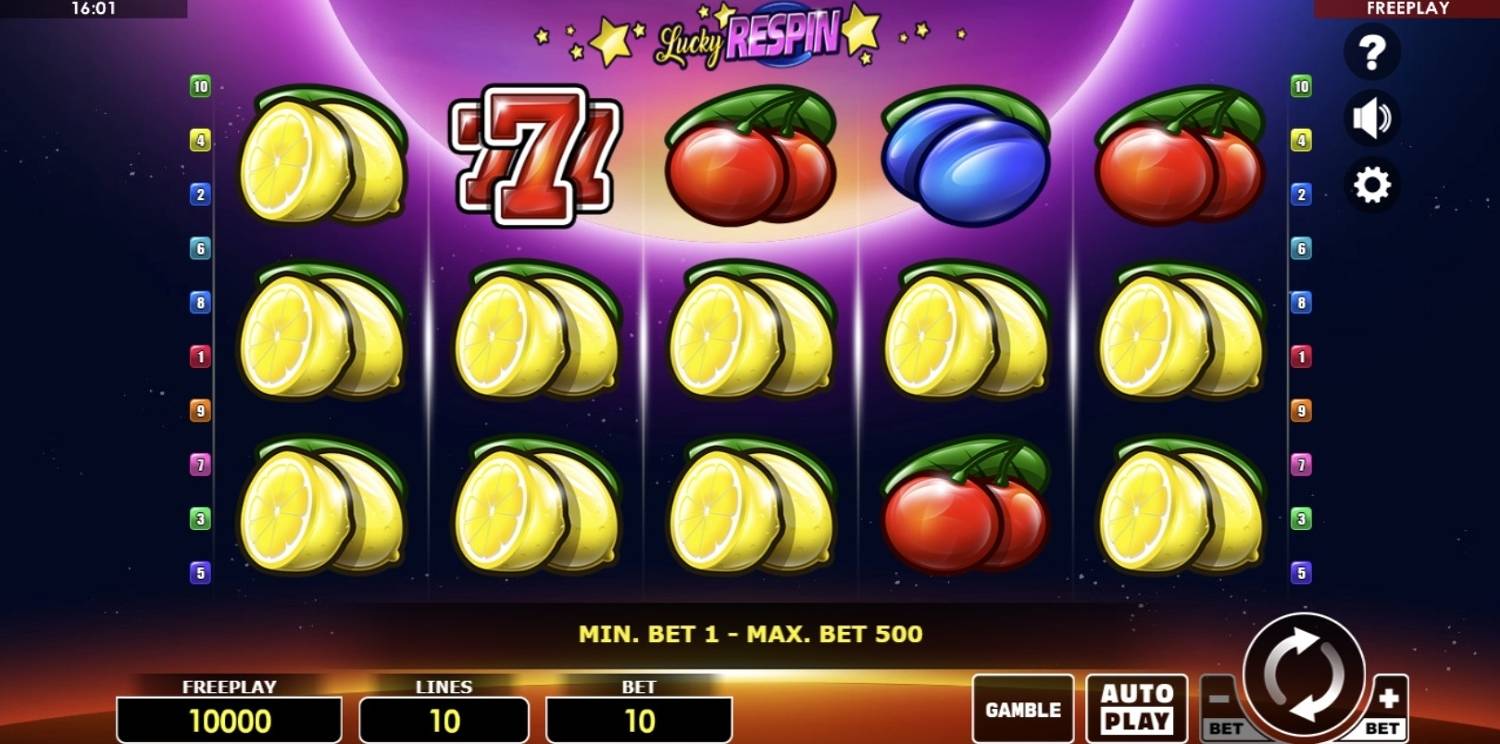Viewport: 1500px width, 744px height.
Task: Open the Gamble feature
Action: 1021,708
